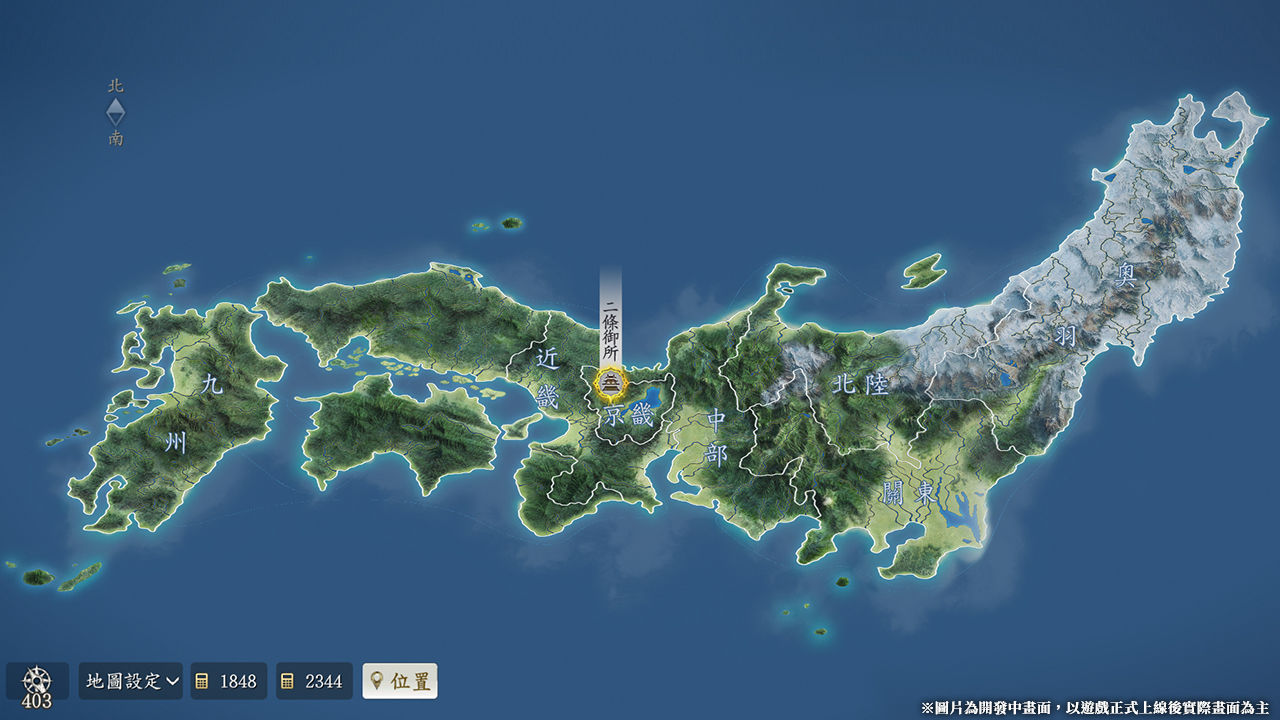The image size is (1280, 720).
Task: Click the button labeled 1848
Action: point(228,681)
